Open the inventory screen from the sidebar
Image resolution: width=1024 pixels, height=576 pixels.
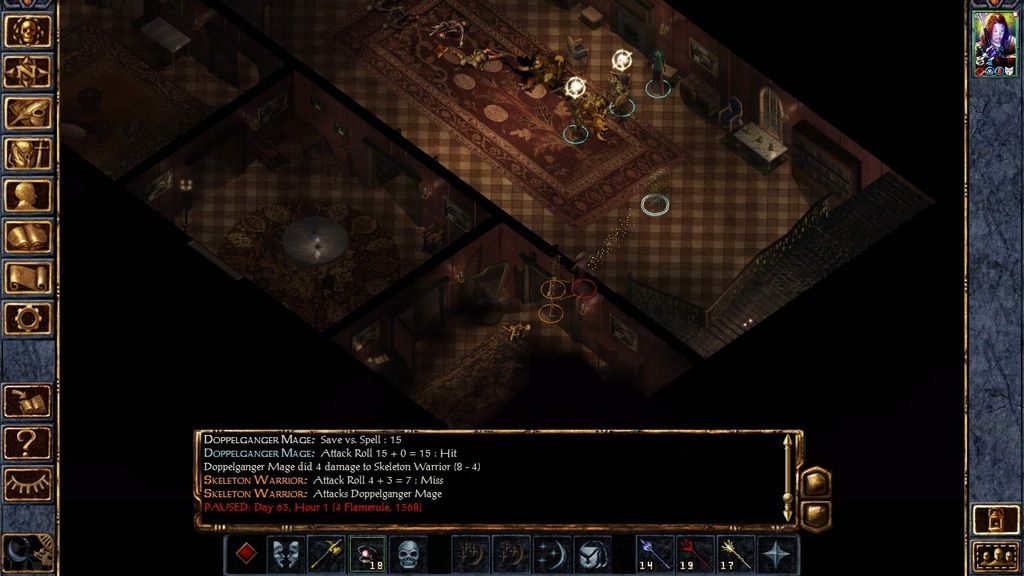coord(27,153)
